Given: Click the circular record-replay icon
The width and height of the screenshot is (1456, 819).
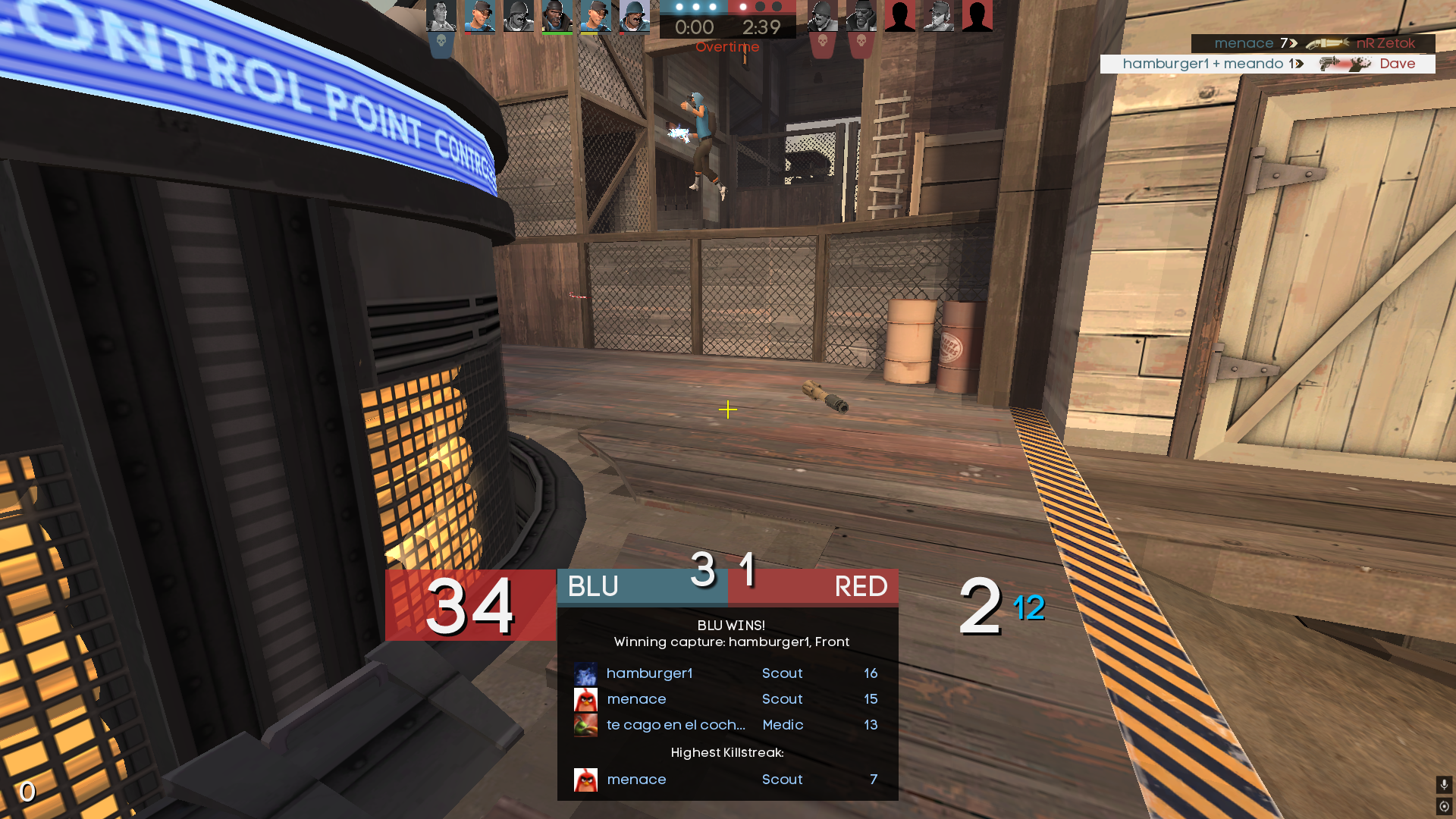Looking at the screenshot, I should 1444,806.
